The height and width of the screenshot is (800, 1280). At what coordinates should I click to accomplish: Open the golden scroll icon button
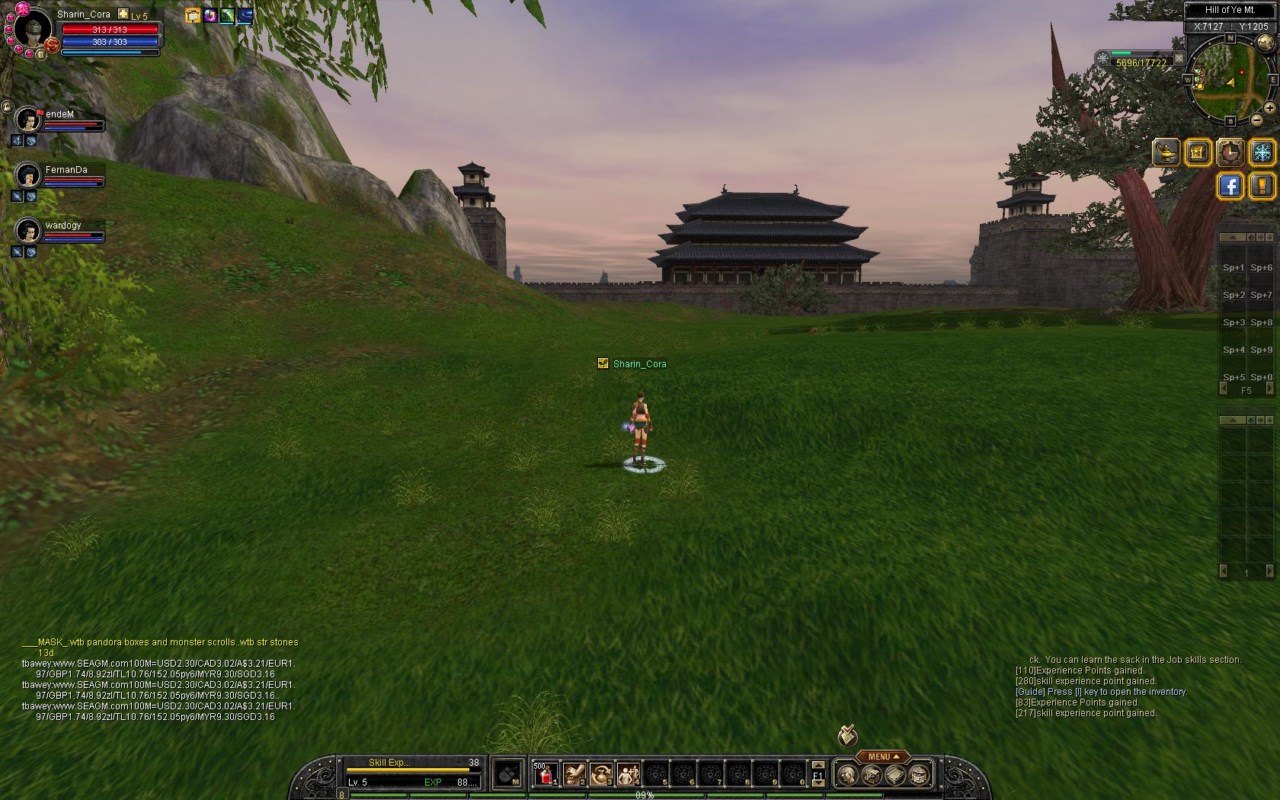point(1198,152)
